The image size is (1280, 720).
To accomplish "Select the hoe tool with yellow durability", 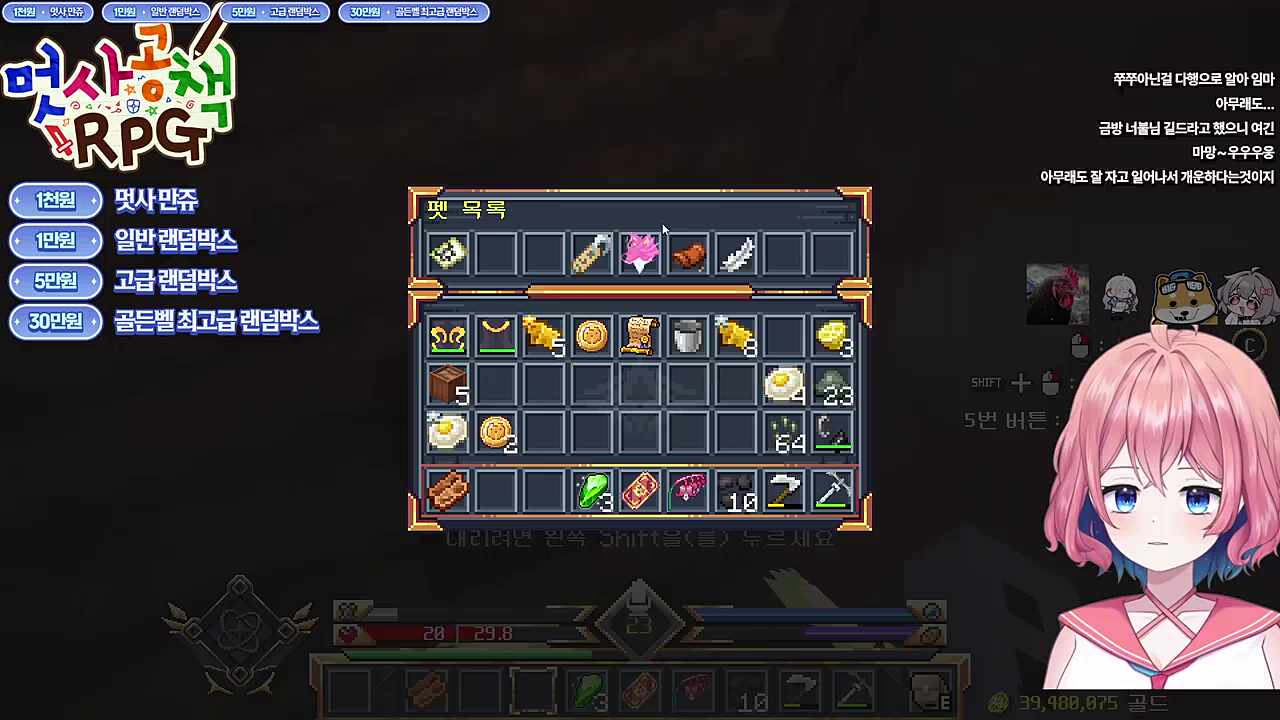I will tap(783, 491).
